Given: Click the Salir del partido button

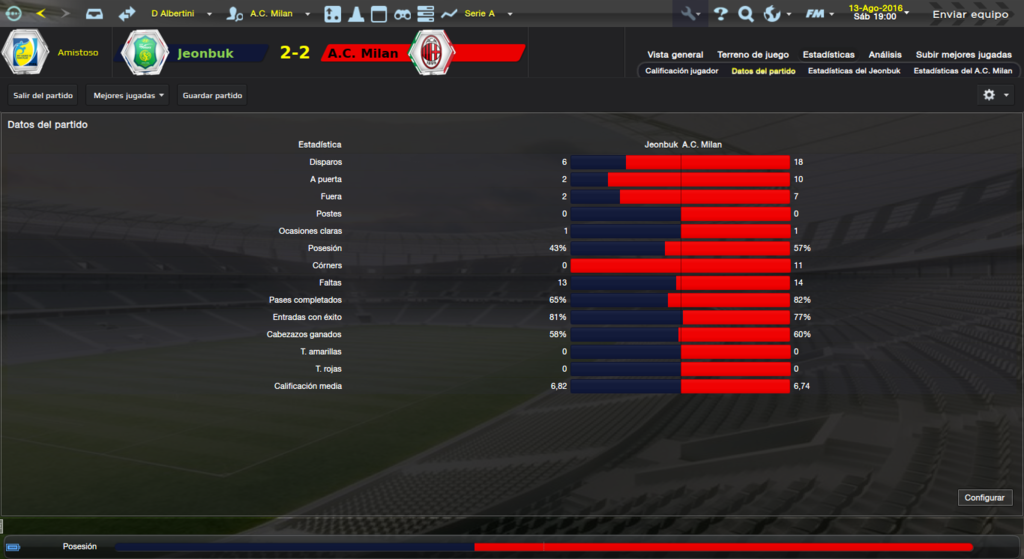Looking at the screenshot, I should pos(44,95).
